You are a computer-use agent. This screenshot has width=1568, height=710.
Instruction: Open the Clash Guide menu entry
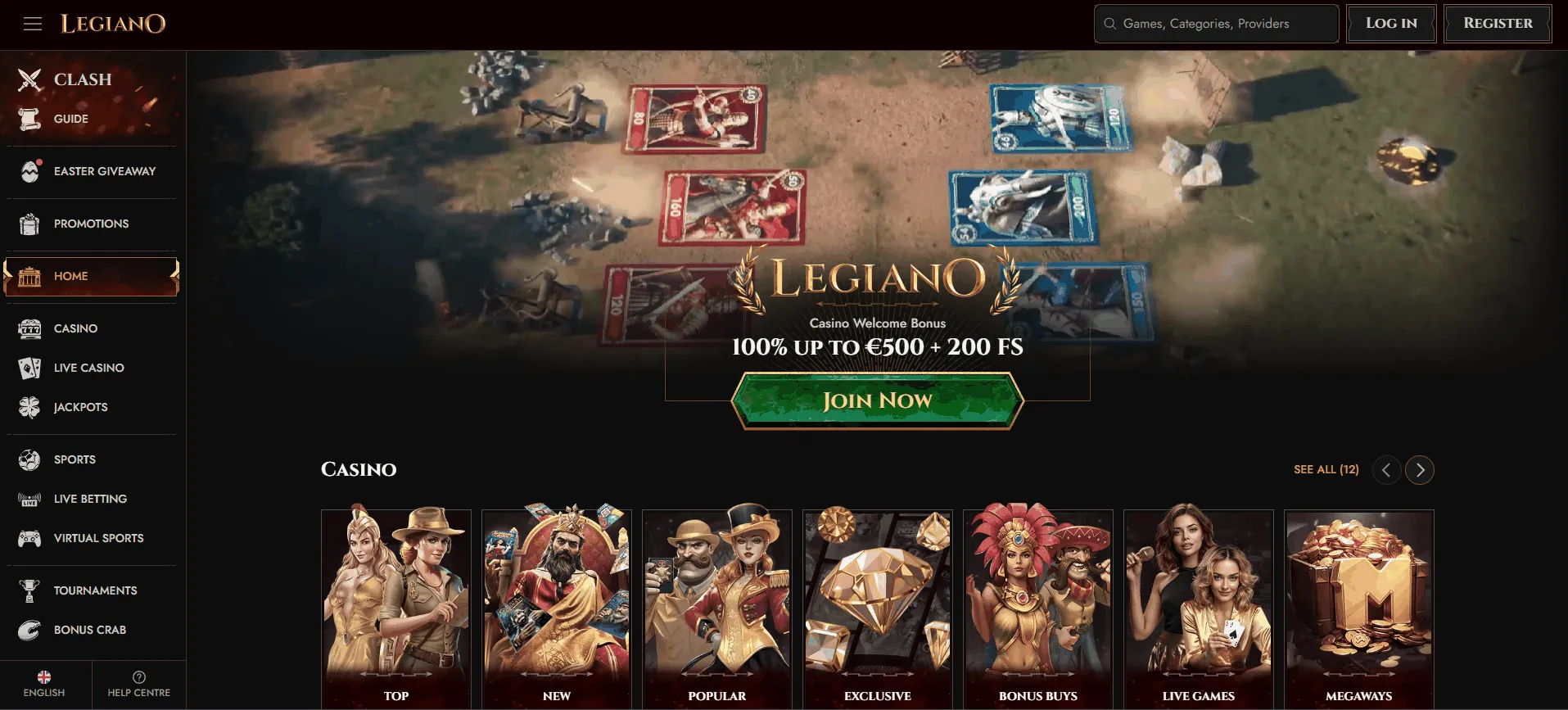[71, 119]
